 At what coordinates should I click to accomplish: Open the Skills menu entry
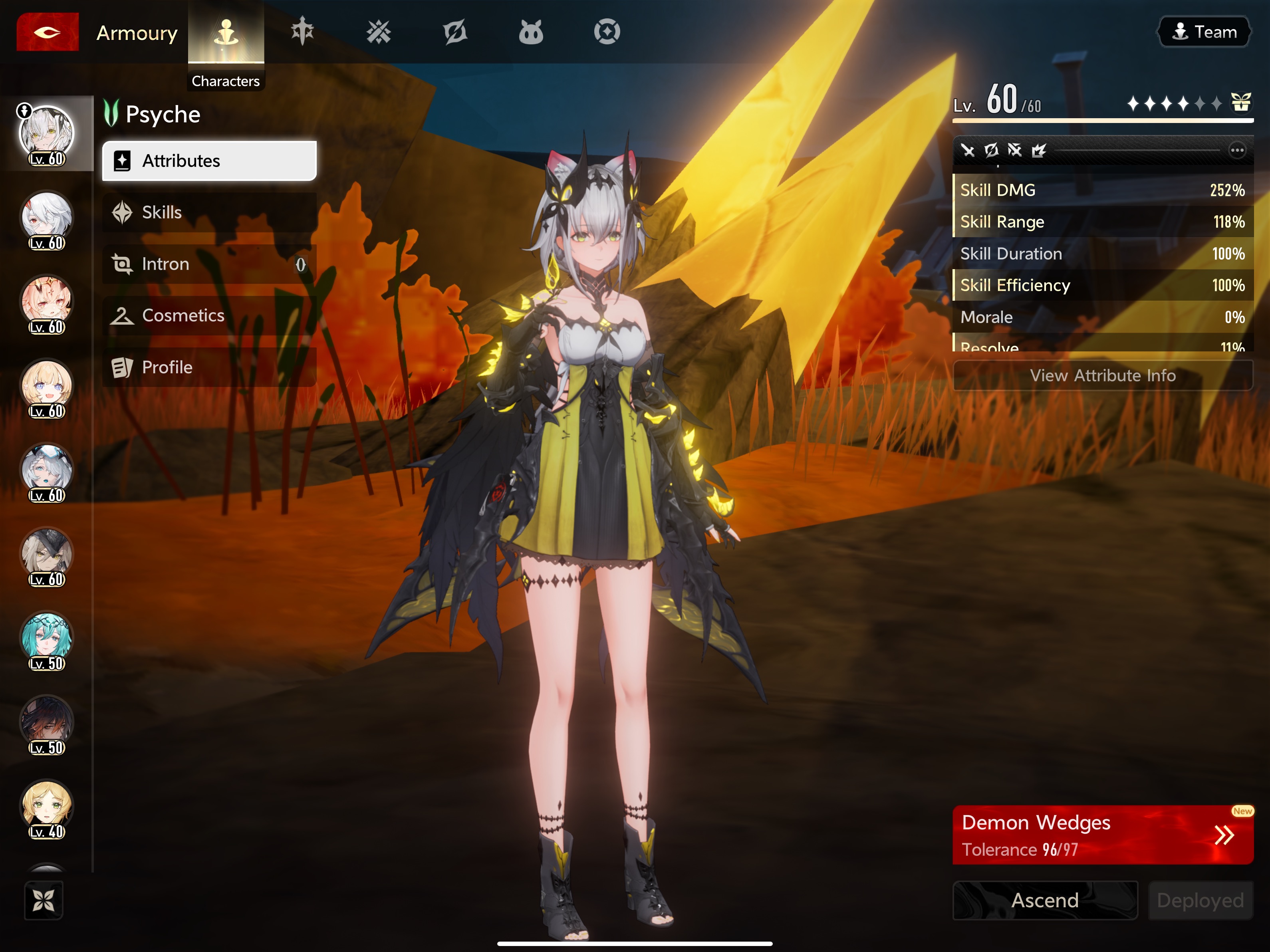coord(209,212)
